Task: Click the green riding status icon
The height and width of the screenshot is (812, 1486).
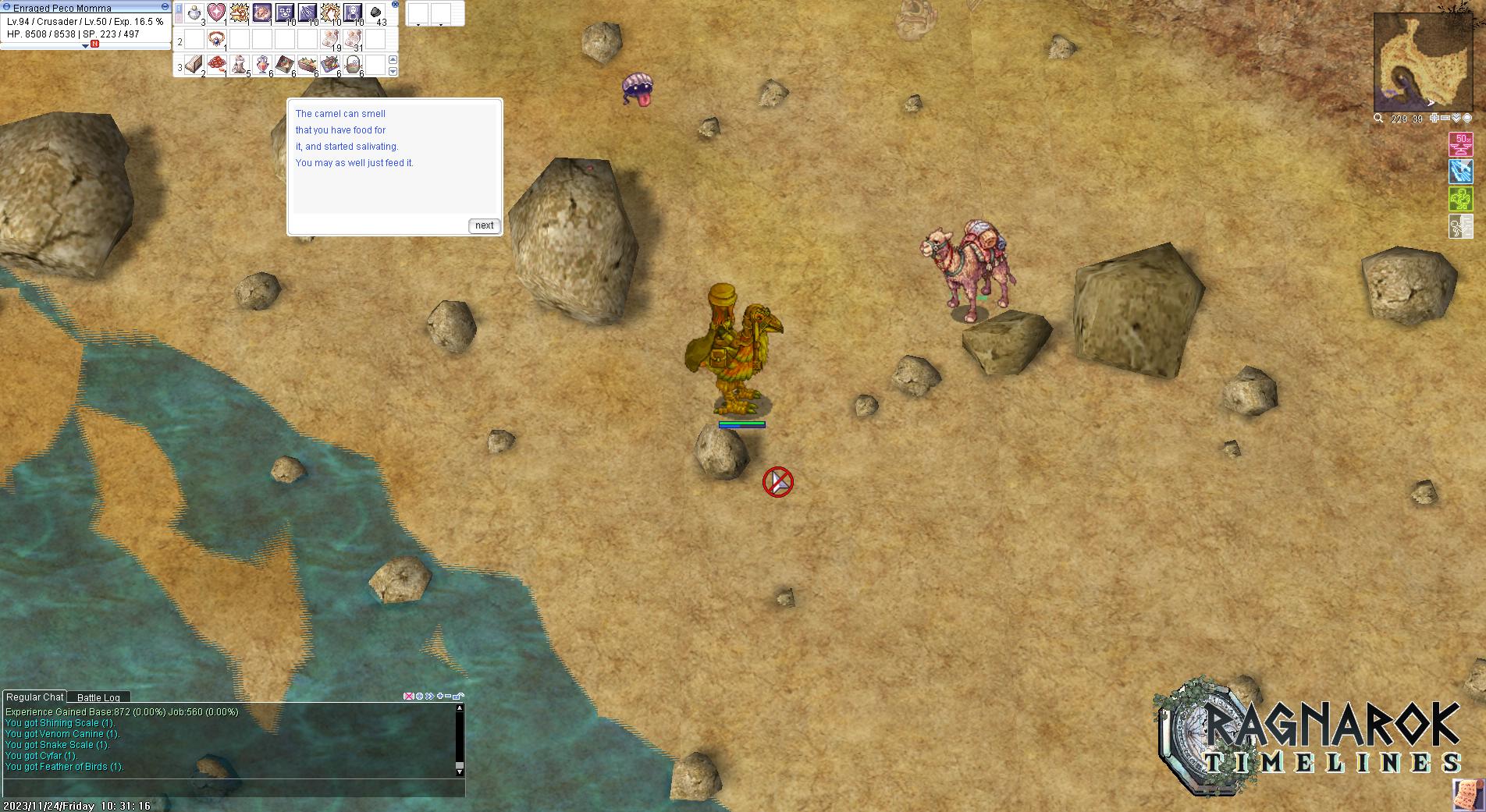Action: pos(1460,198)
